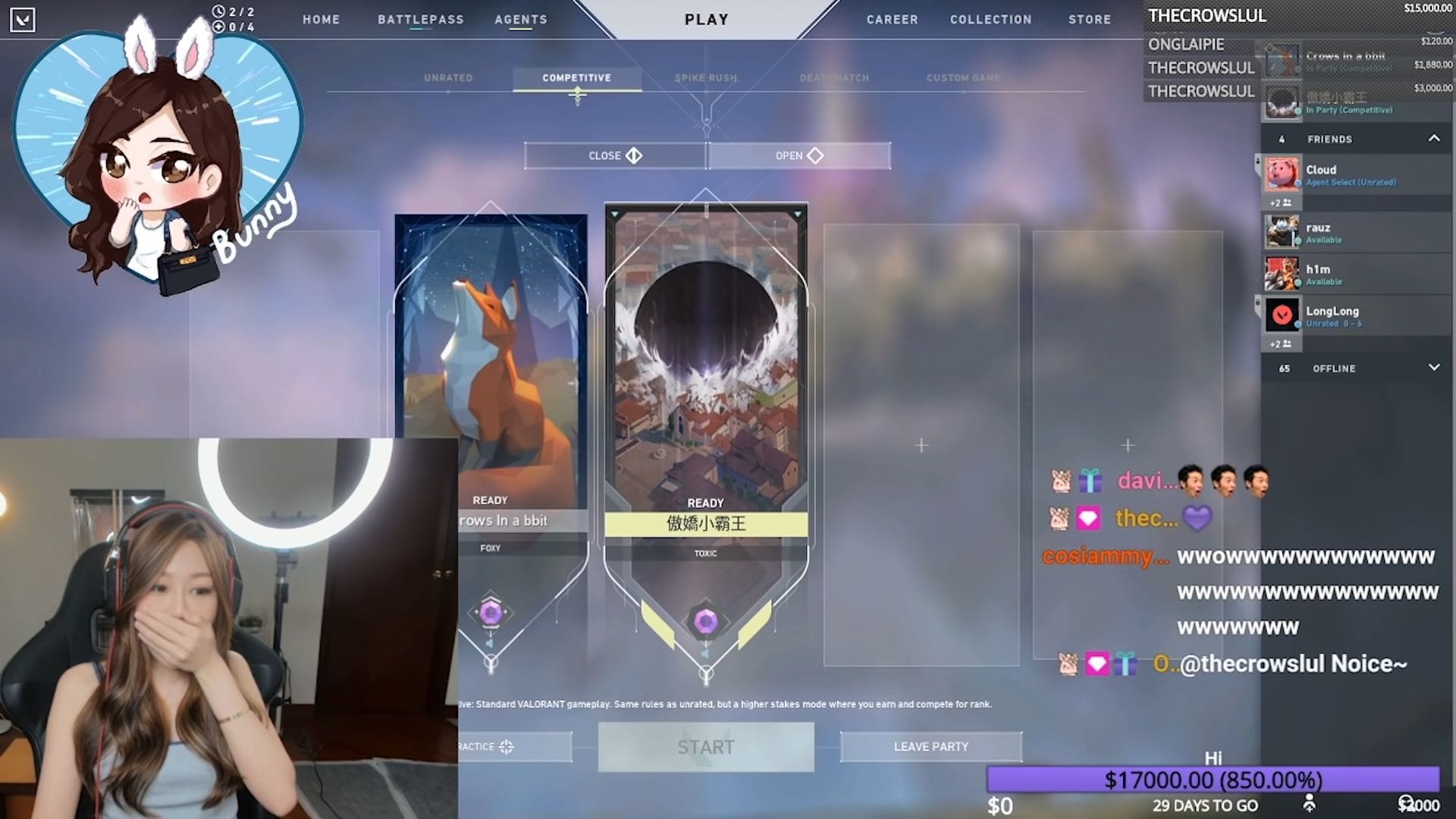This screenshot has height=819, width=1456.
Task: Click the rank emblem below the Toxic card
Action: coord(706,622)
